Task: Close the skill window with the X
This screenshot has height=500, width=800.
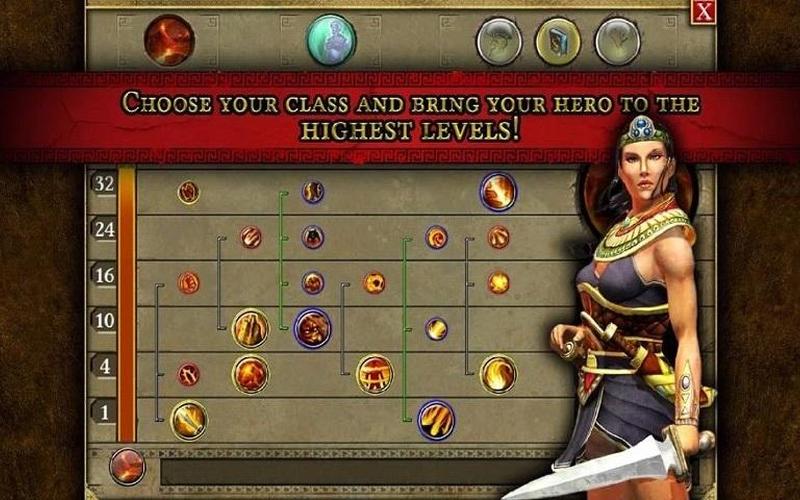Action: (704, 11)
